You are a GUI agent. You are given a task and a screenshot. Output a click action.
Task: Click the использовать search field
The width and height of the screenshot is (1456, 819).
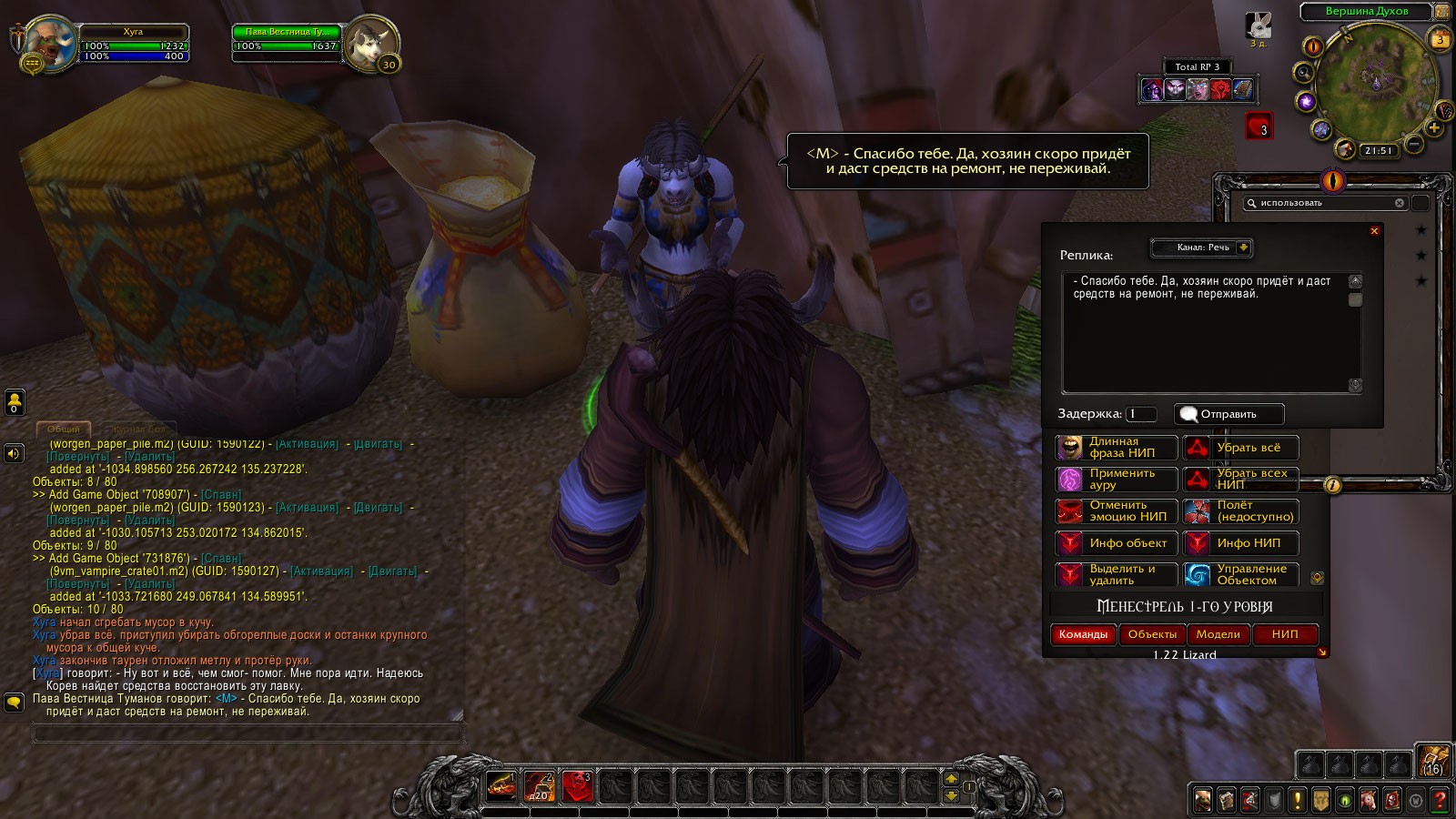[1324, 203]
